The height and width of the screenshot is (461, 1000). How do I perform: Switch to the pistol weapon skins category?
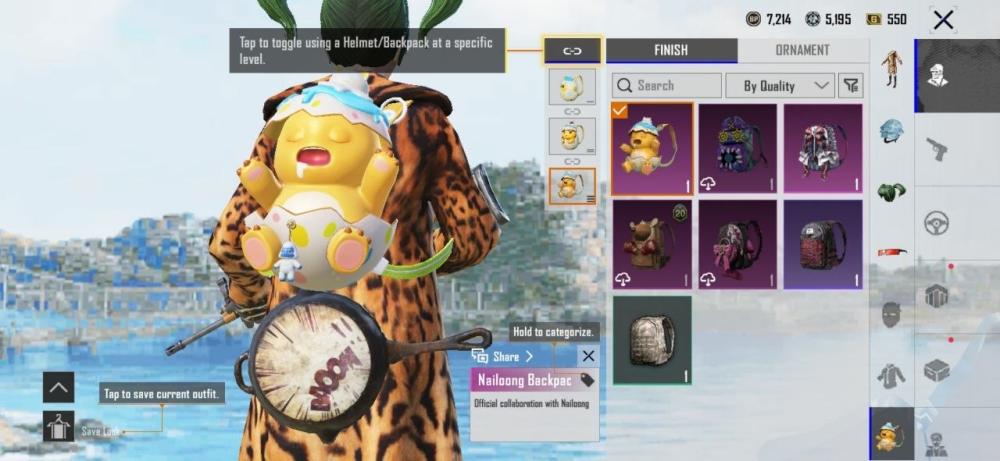pyautogui.click(x=937, y=148)
